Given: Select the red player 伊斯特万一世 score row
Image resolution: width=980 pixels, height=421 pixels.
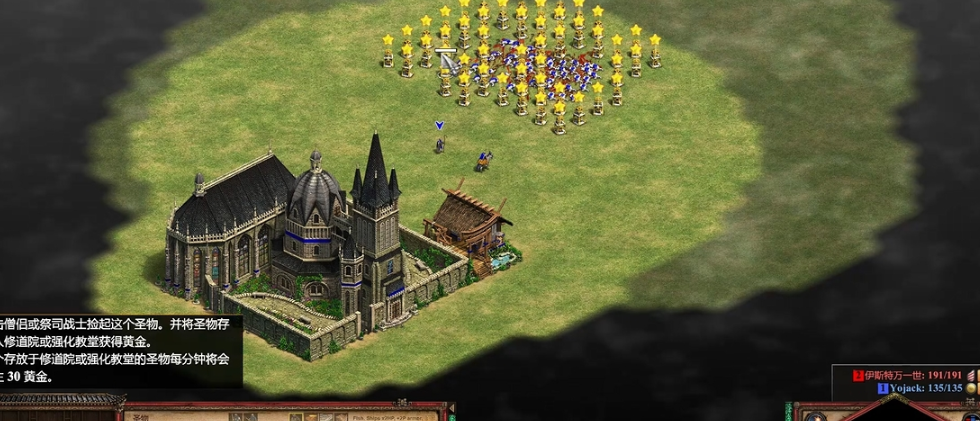Looking at the screenshot, I should pyautogui.click(x=913, y=375).
